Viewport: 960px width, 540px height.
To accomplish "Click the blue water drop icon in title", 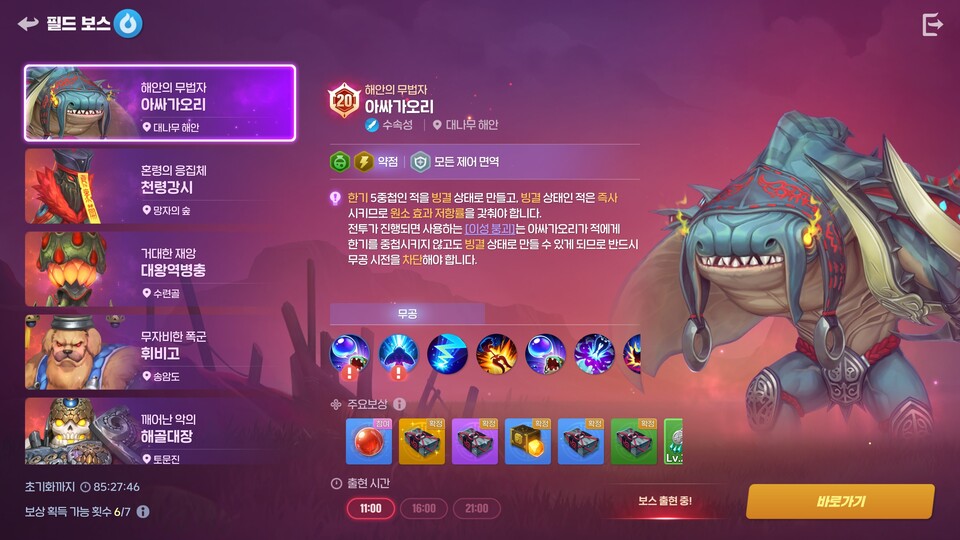I will (x=128, y=23).
